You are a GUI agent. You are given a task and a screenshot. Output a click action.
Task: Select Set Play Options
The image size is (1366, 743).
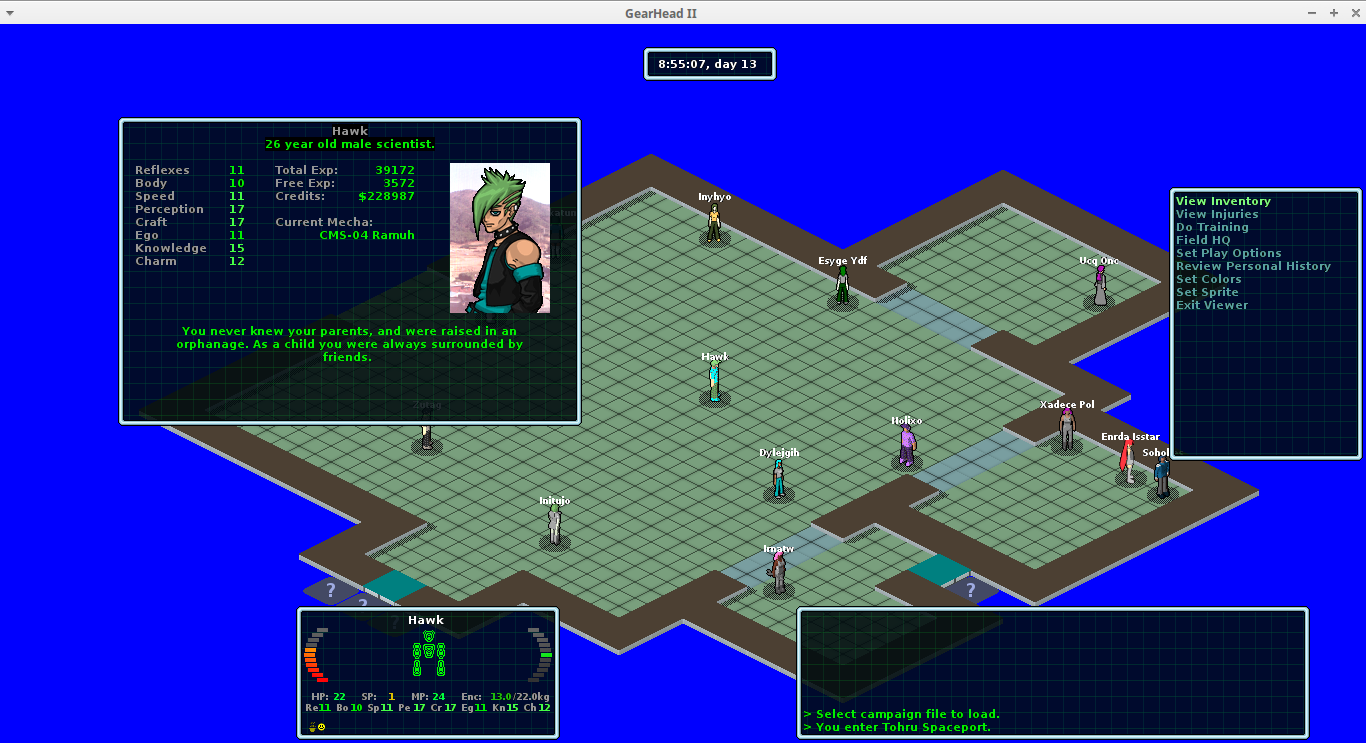coord(1228,253)
